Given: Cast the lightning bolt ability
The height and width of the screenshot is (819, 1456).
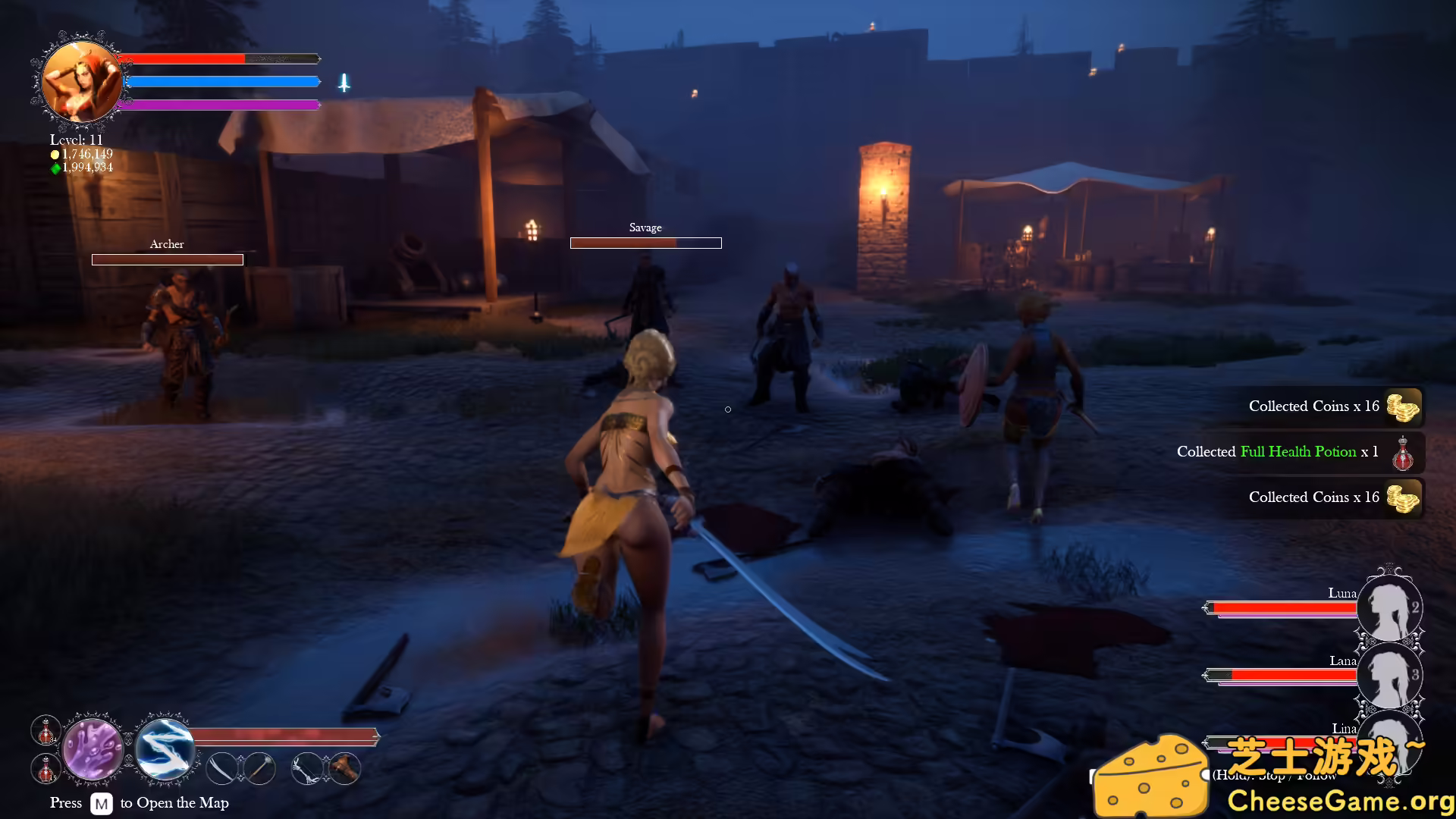Looking at the screenshot, I should (x=165, y=750).
